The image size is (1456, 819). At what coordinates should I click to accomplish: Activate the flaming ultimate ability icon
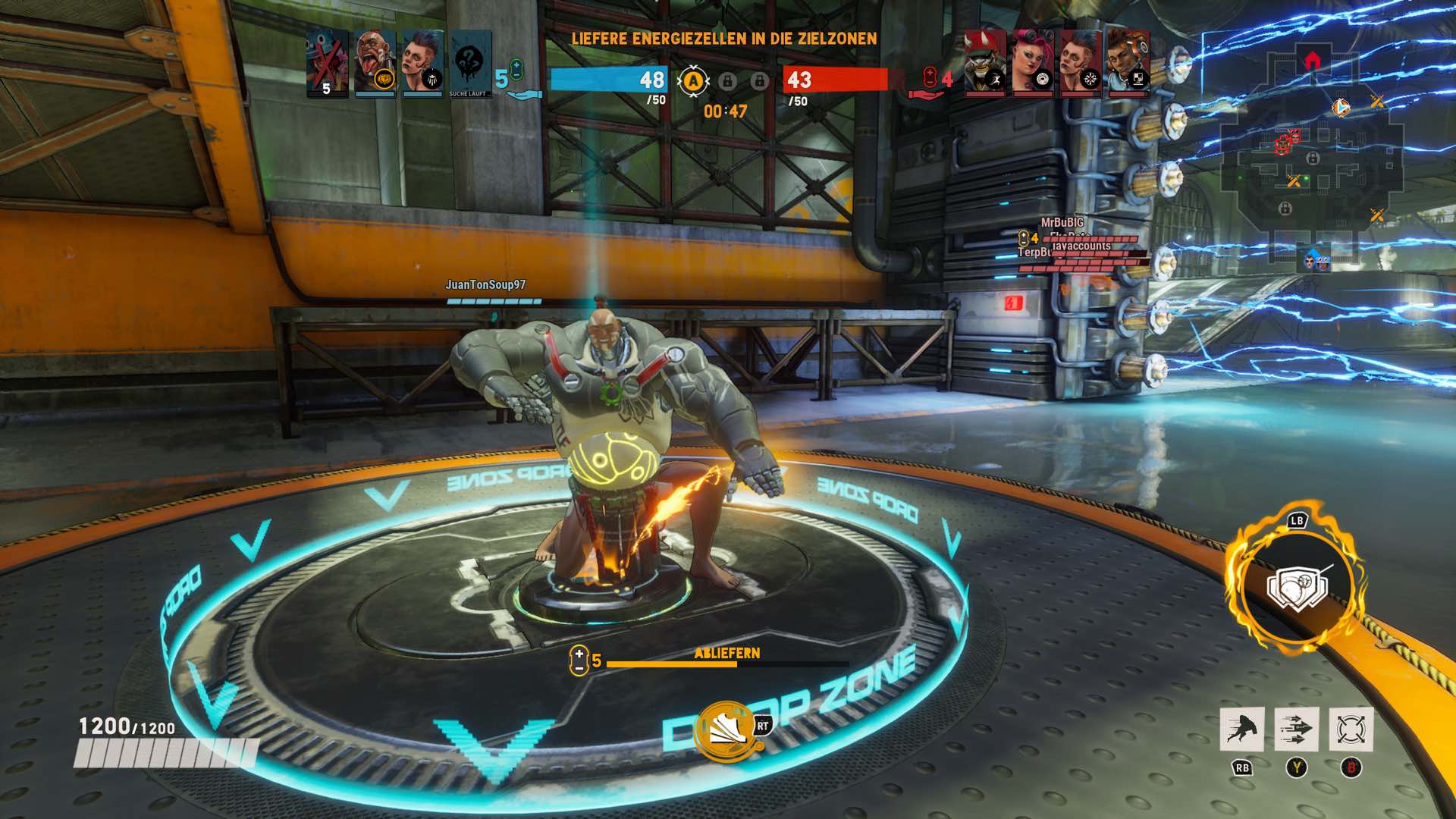tap(1297, 587)
